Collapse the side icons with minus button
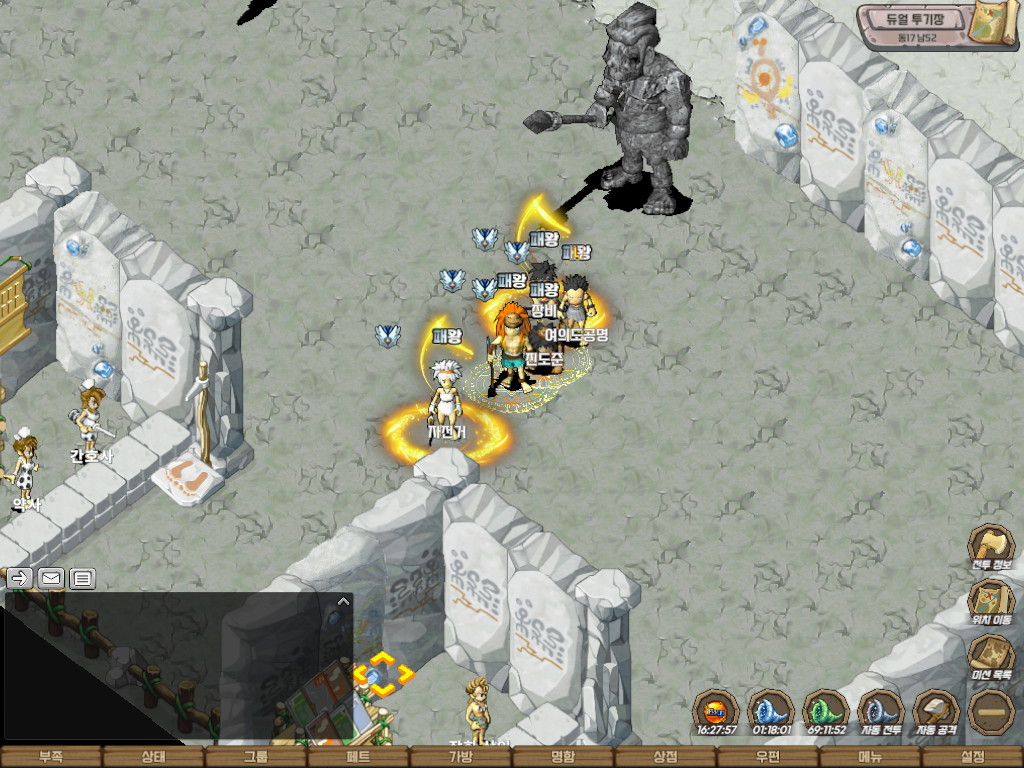 pos(991,711)
